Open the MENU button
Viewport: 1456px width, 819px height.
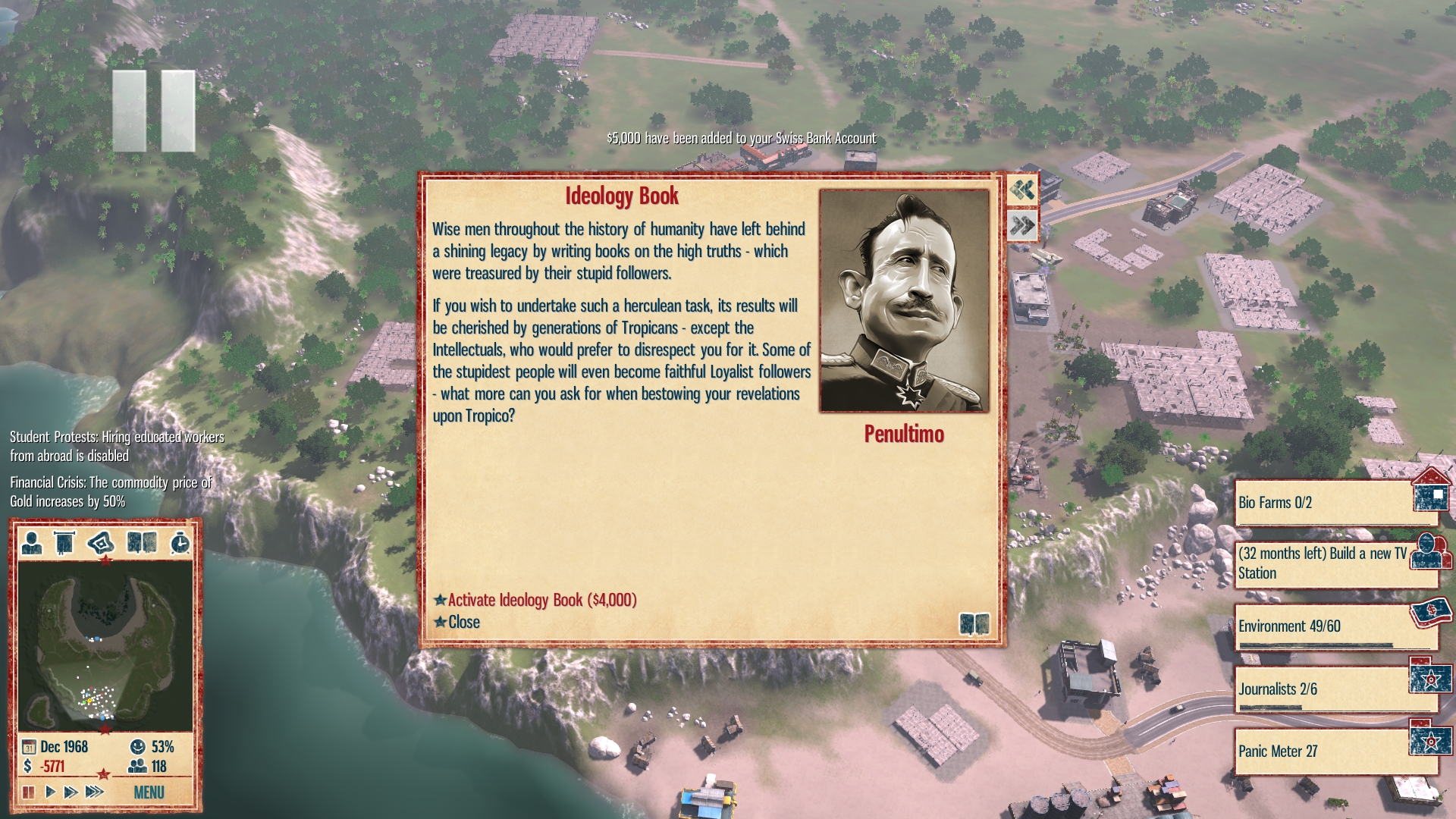pos(149,792)
